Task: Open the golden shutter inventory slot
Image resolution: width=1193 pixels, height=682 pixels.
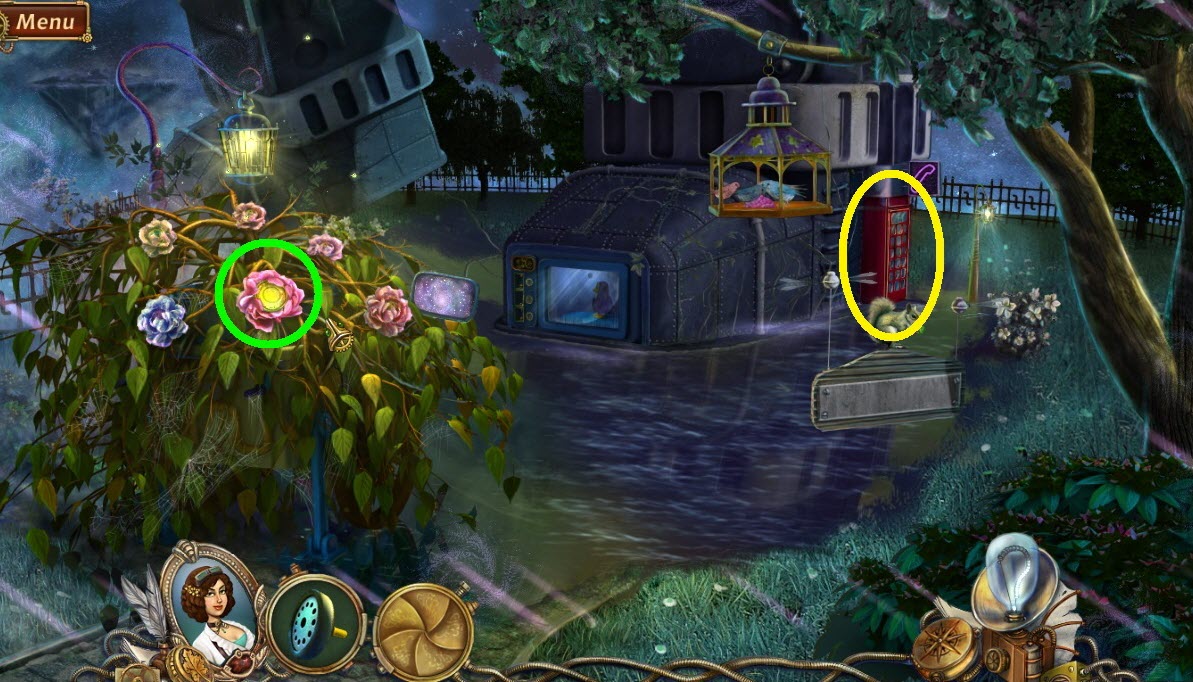Action: pos(424,631)
